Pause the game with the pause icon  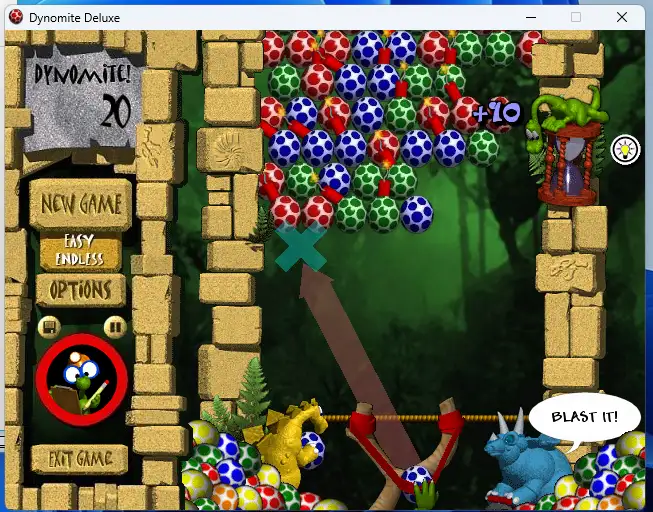coord(115,327)
